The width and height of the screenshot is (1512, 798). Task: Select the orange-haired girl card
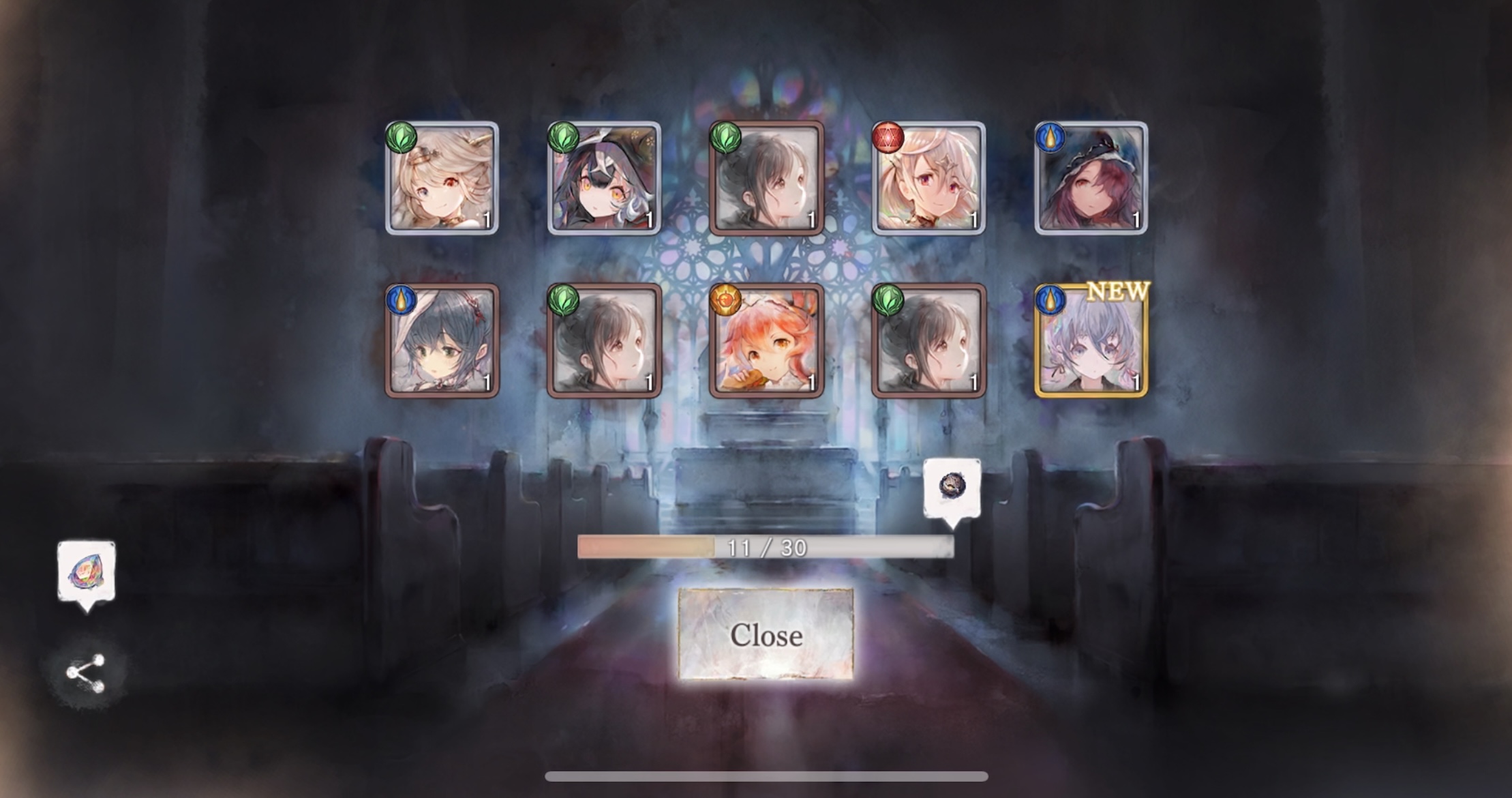coord(766,340)
